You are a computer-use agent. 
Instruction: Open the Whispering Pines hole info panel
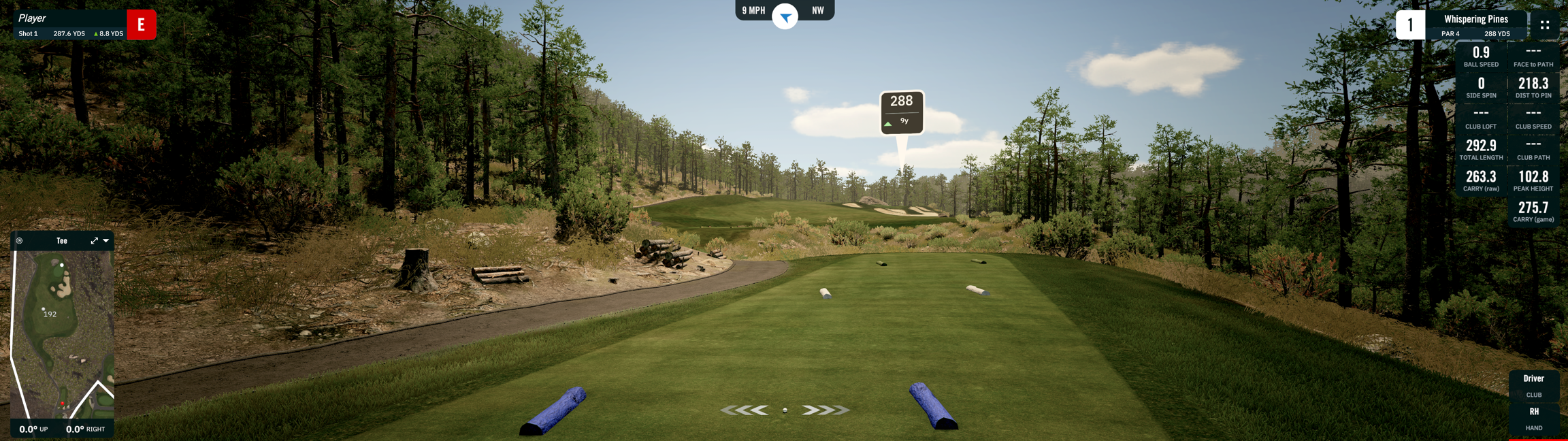(x=1475, y=25)
